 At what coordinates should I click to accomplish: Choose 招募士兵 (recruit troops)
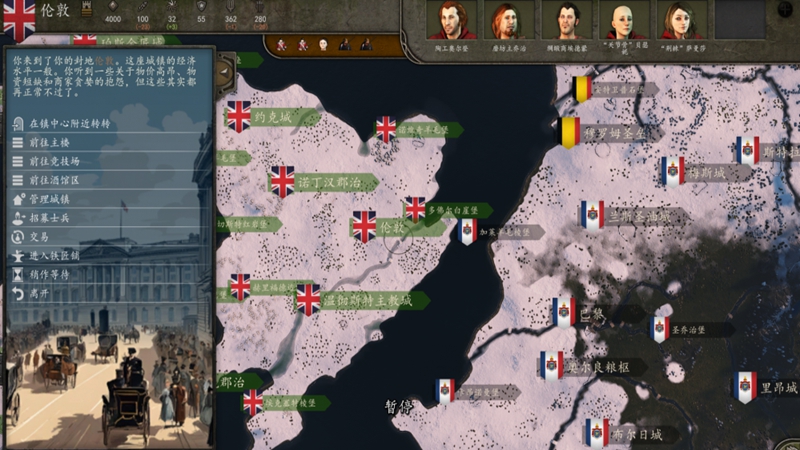point(49,218)
